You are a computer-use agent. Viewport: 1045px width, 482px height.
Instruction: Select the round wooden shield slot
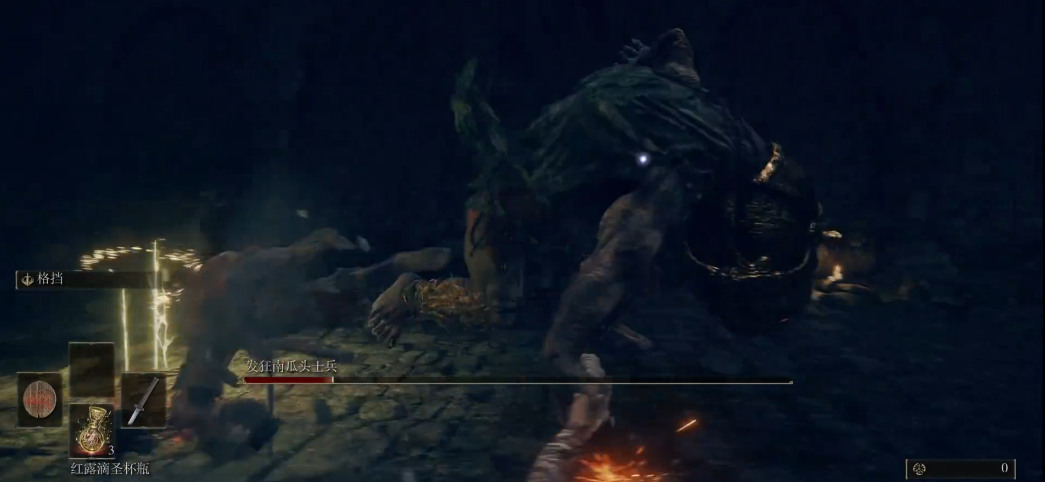click(x=40, y=399)
